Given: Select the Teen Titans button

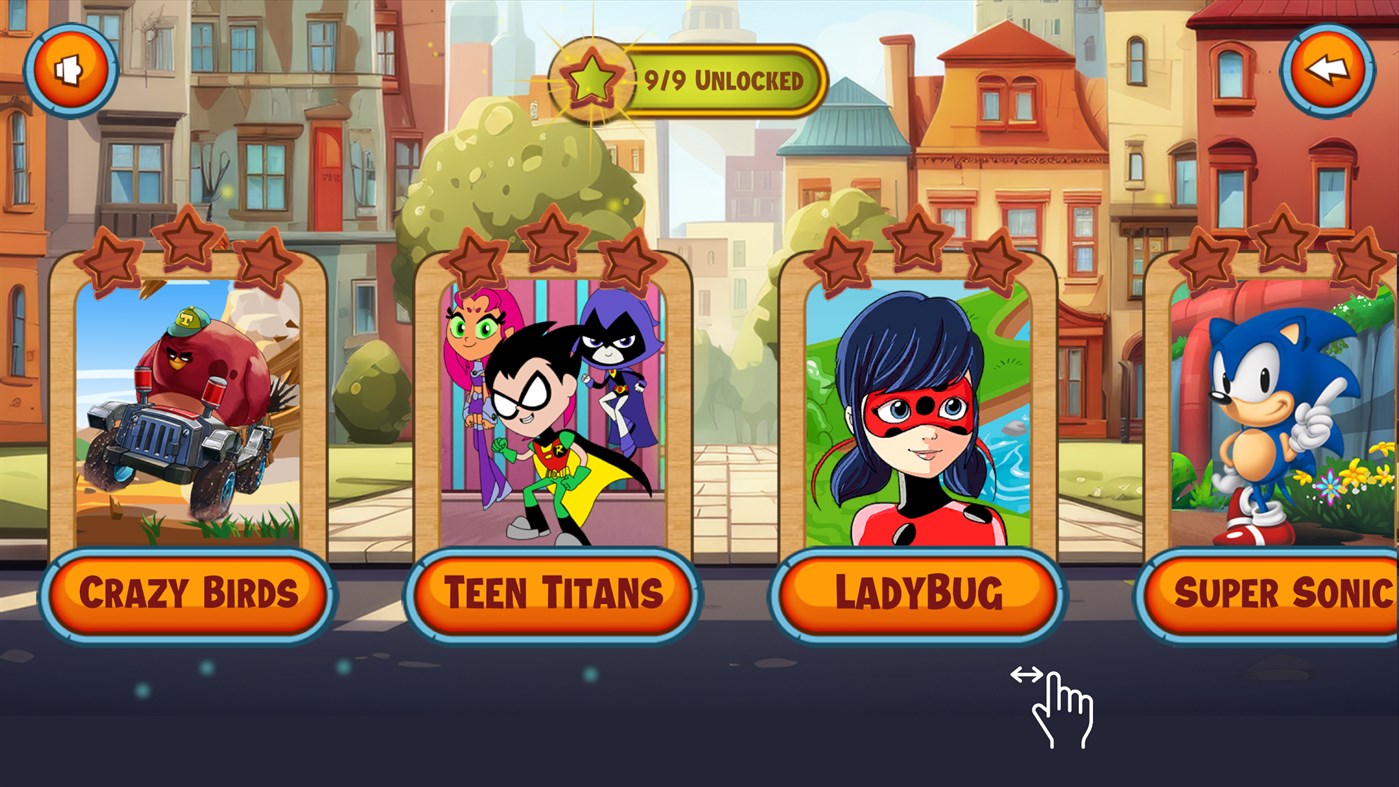Looking at the screenshot, I should tap(553, 594).
